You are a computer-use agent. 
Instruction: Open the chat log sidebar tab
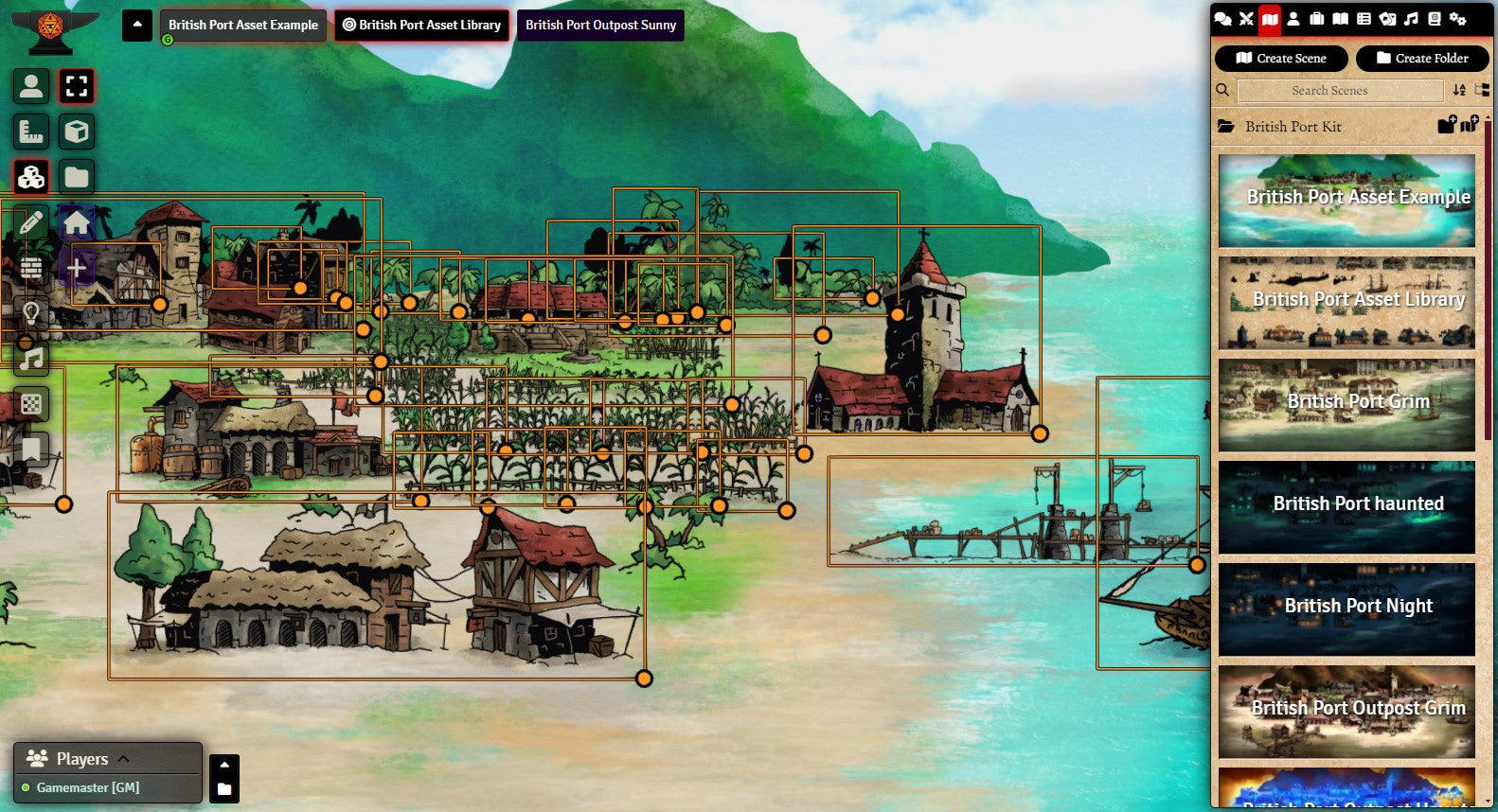click(1222, 19)
